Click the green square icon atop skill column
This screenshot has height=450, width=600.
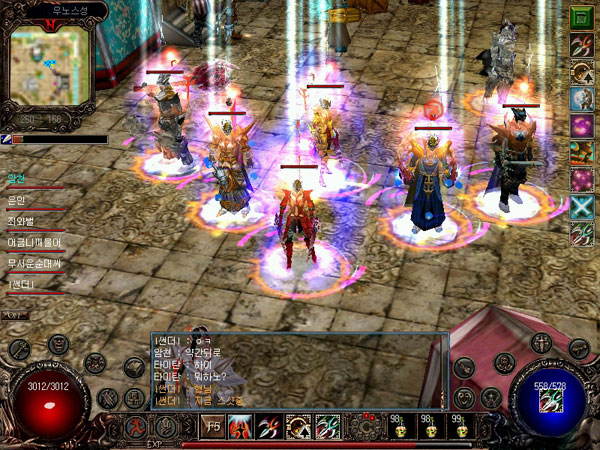coord(581,17)
